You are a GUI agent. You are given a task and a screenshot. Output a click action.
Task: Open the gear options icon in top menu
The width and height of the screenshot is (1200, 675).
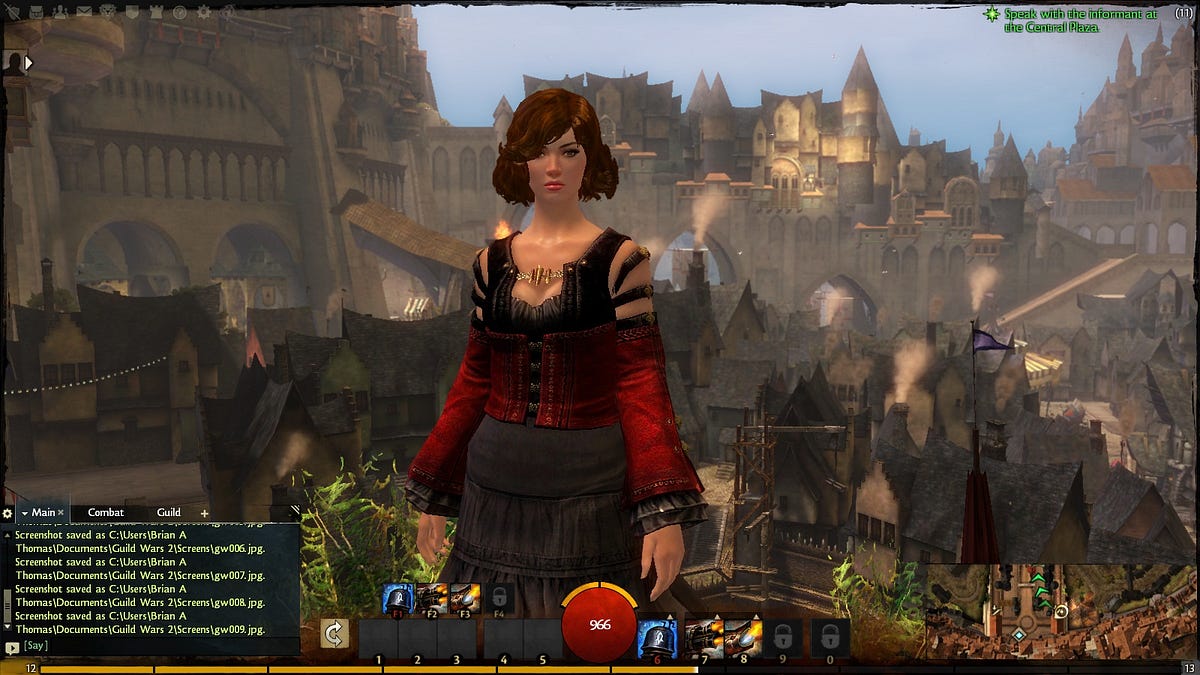[204, 12]
